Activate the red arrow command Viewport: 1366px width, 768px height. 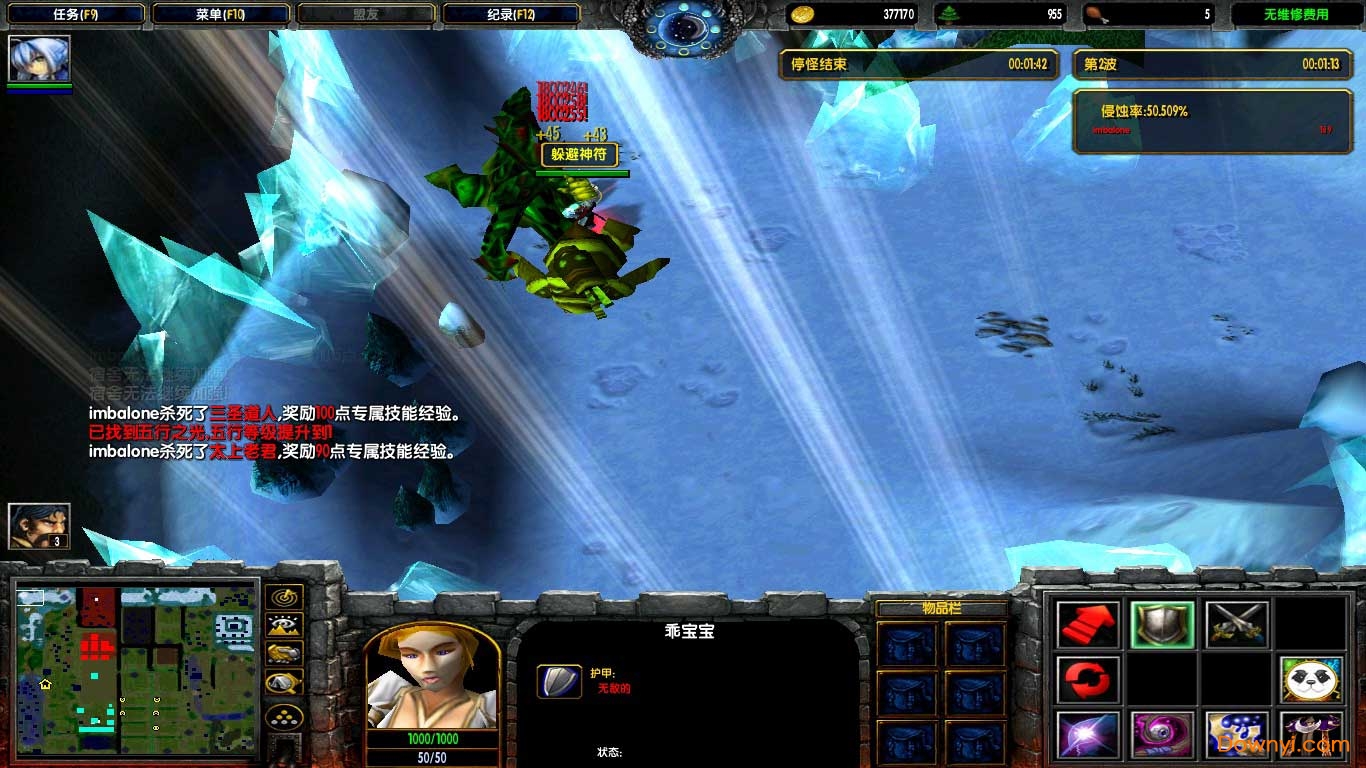[x=1087, y=624]
